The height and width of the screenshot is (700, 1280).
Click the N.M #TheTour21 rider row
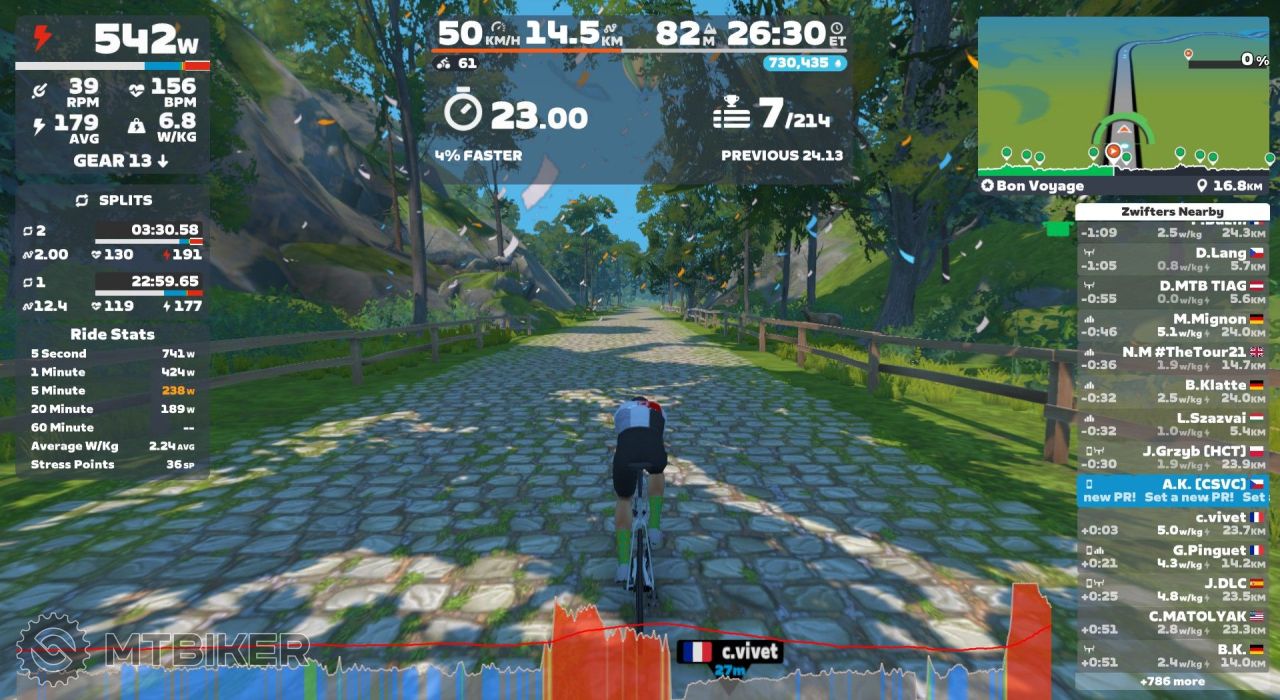(x=1173, y=358)
